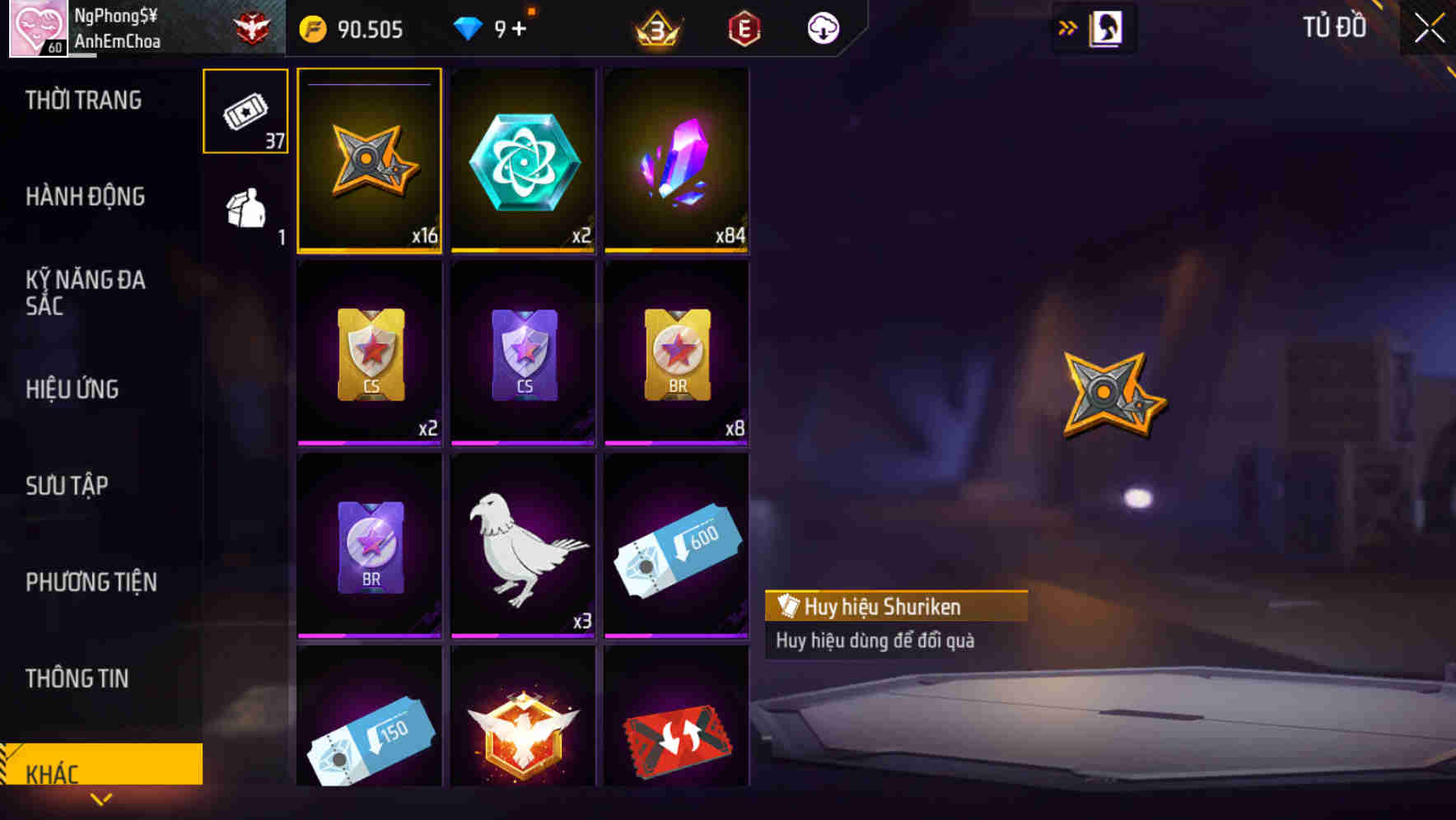The image size is (1456, 820).
Task: Select the Shuriken badge x16 item
Action: tap(369, 161)
